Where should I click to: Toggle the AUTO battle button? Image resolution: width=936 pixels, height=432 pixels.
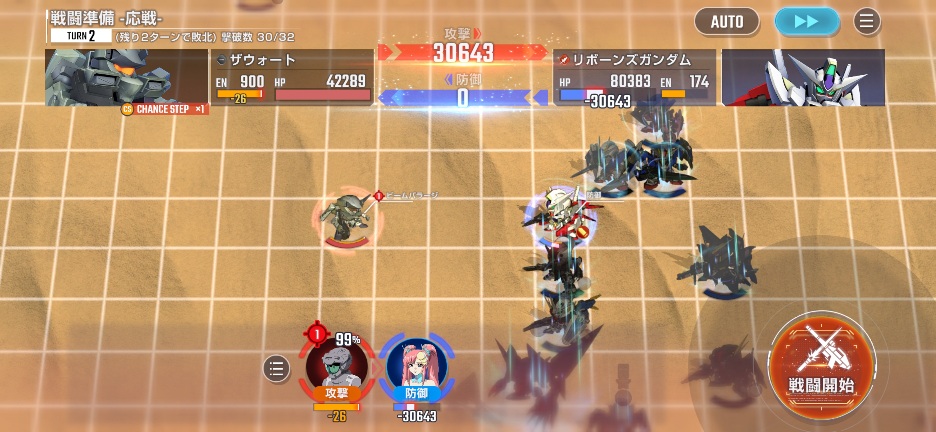coord(727,21)
